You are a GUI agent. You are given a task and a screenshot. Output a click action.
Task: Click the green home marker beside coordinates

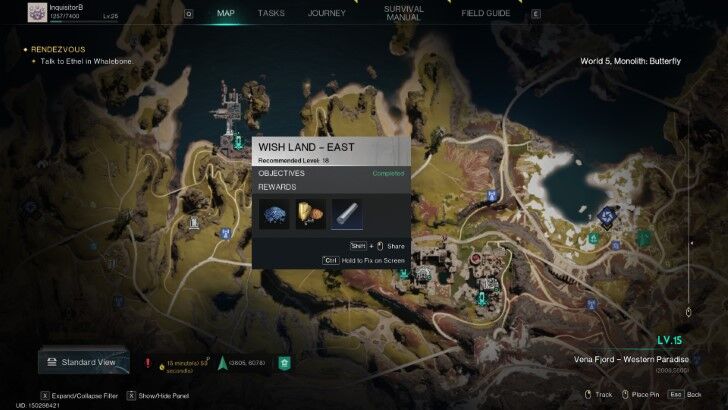[x=284, y=363]
